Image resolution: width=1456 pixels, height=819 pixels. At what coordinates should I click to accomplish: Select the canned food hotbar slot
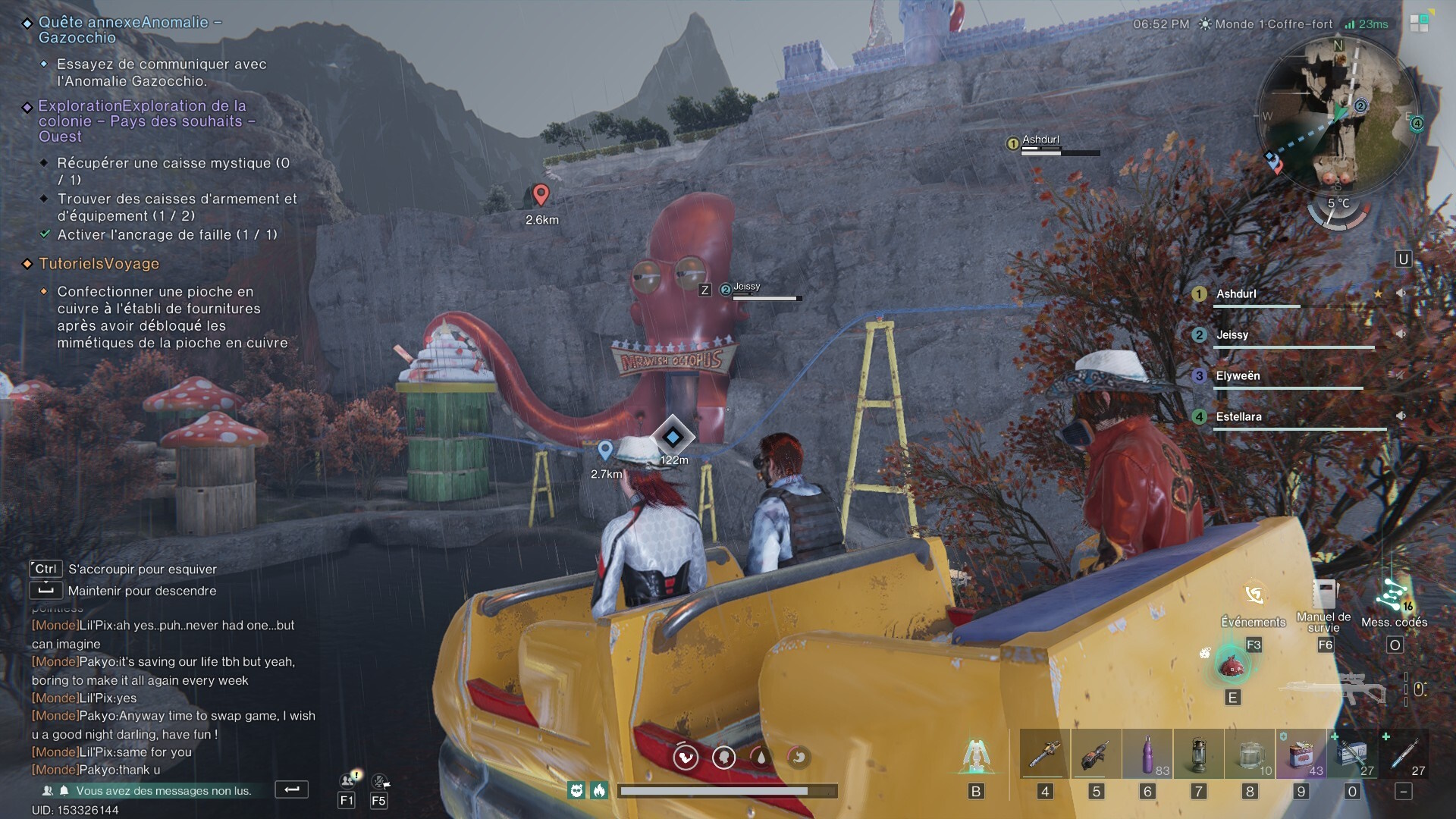[x=1301, y=755]
